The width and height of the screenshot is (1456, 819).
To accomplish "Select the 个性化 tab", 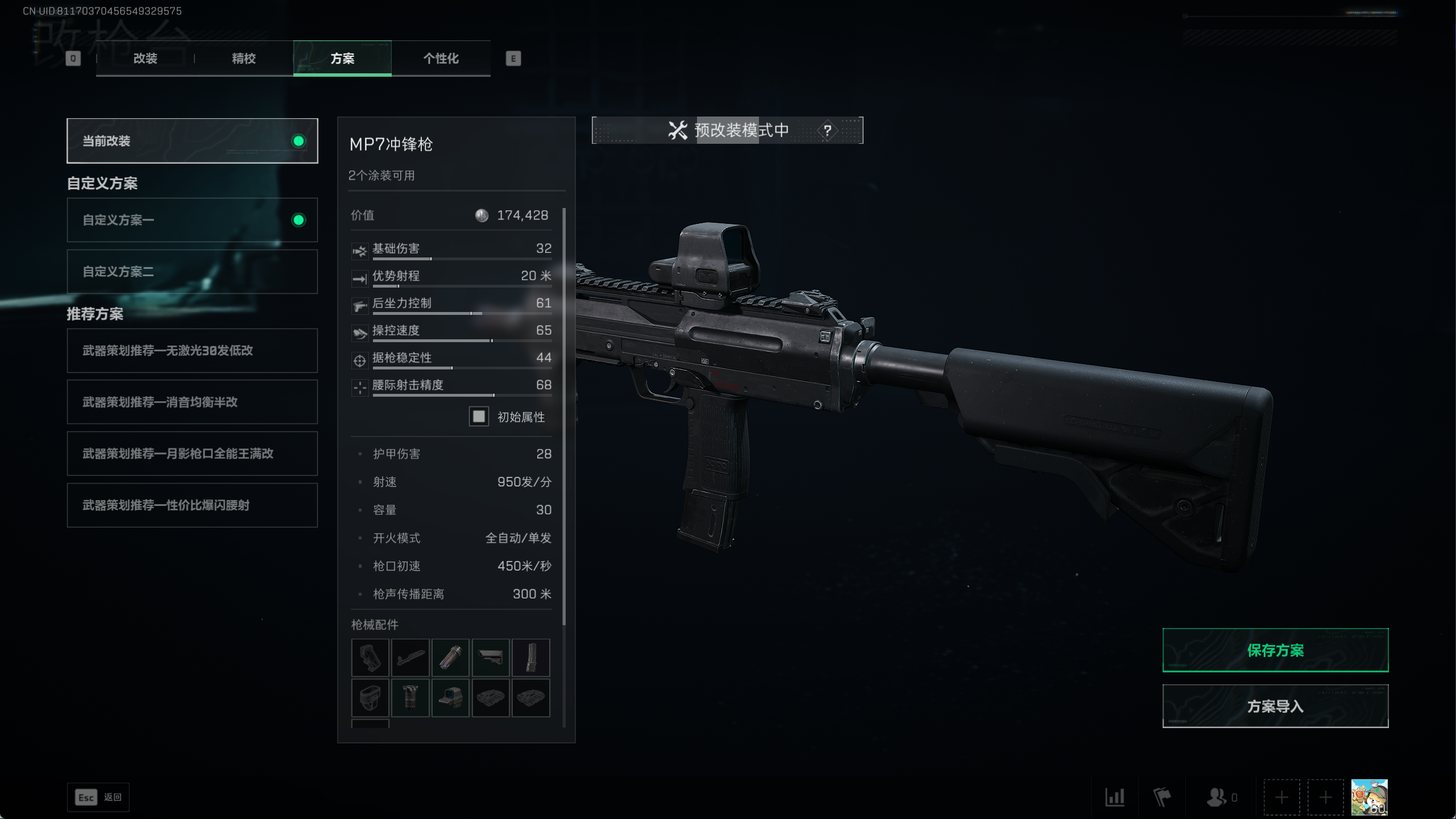I will (x=441, y=59).
